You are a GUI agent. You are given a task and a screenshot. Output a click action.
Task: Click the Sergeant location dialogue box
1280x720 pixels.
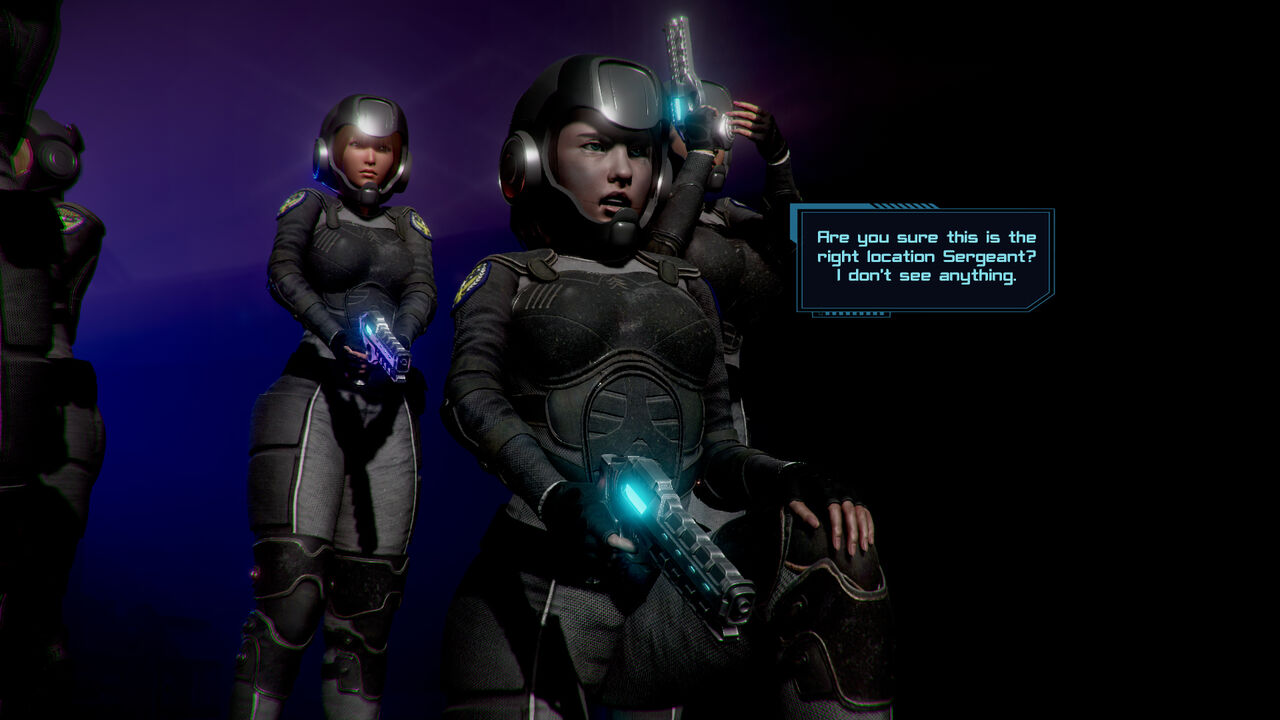925,256
